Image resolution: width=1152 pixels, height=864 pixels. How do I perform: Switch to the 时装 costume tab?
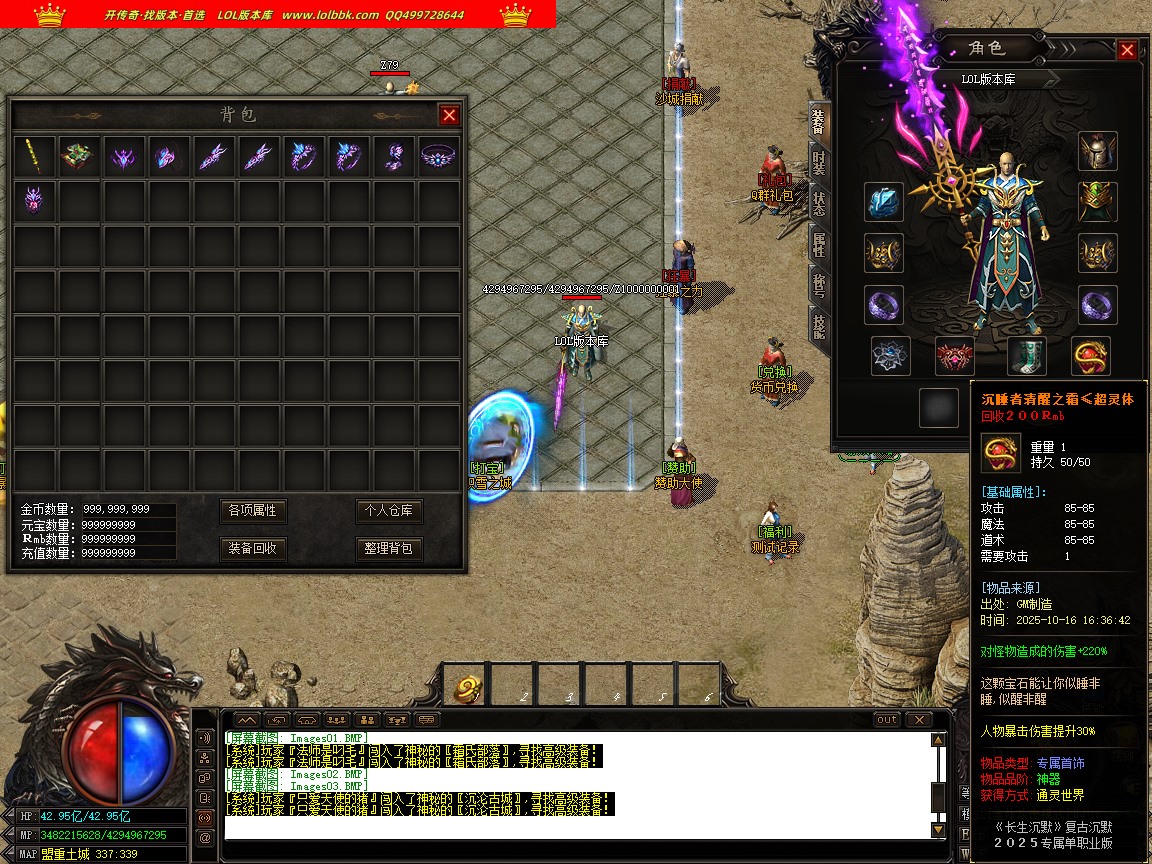click(x=819, y=159)
